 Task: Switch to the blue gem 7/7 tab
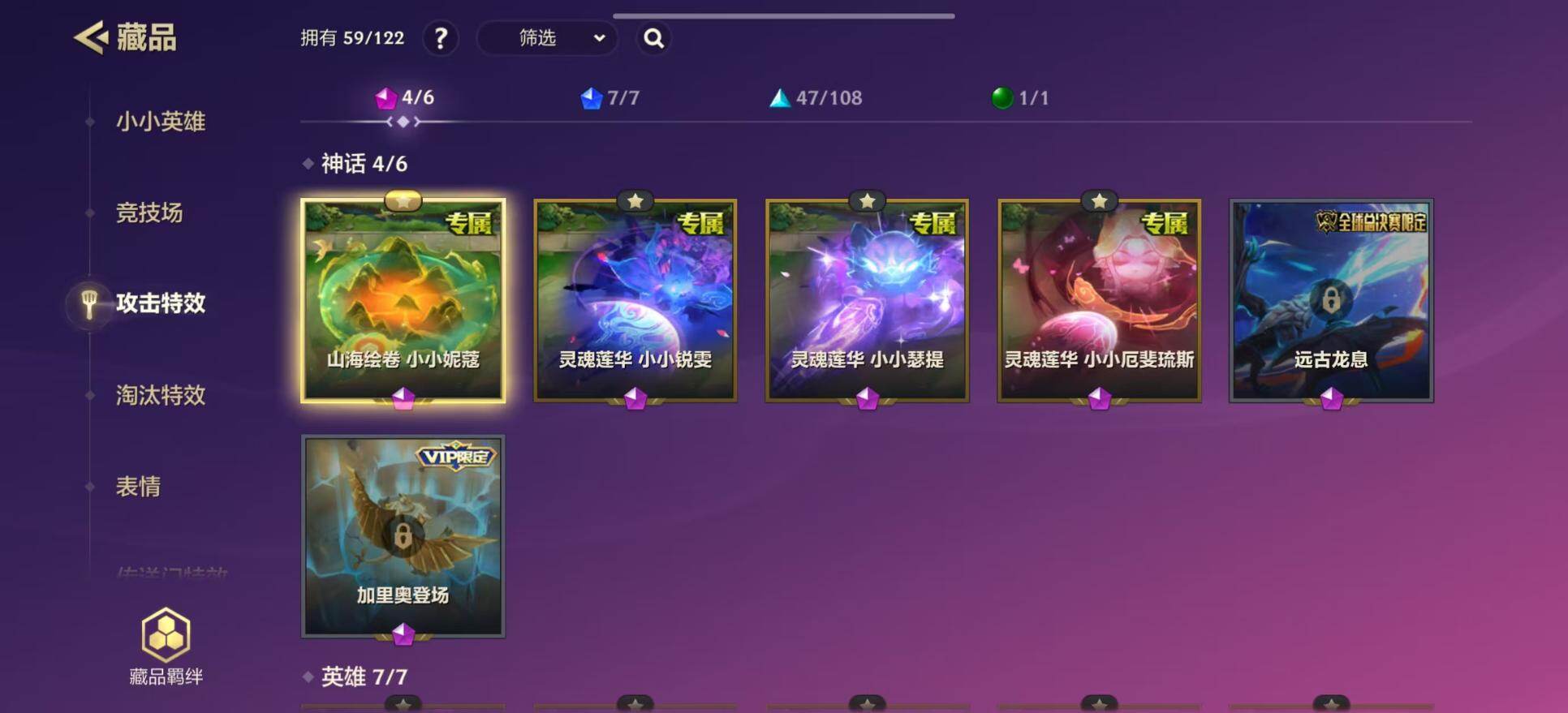click(610, 98)
